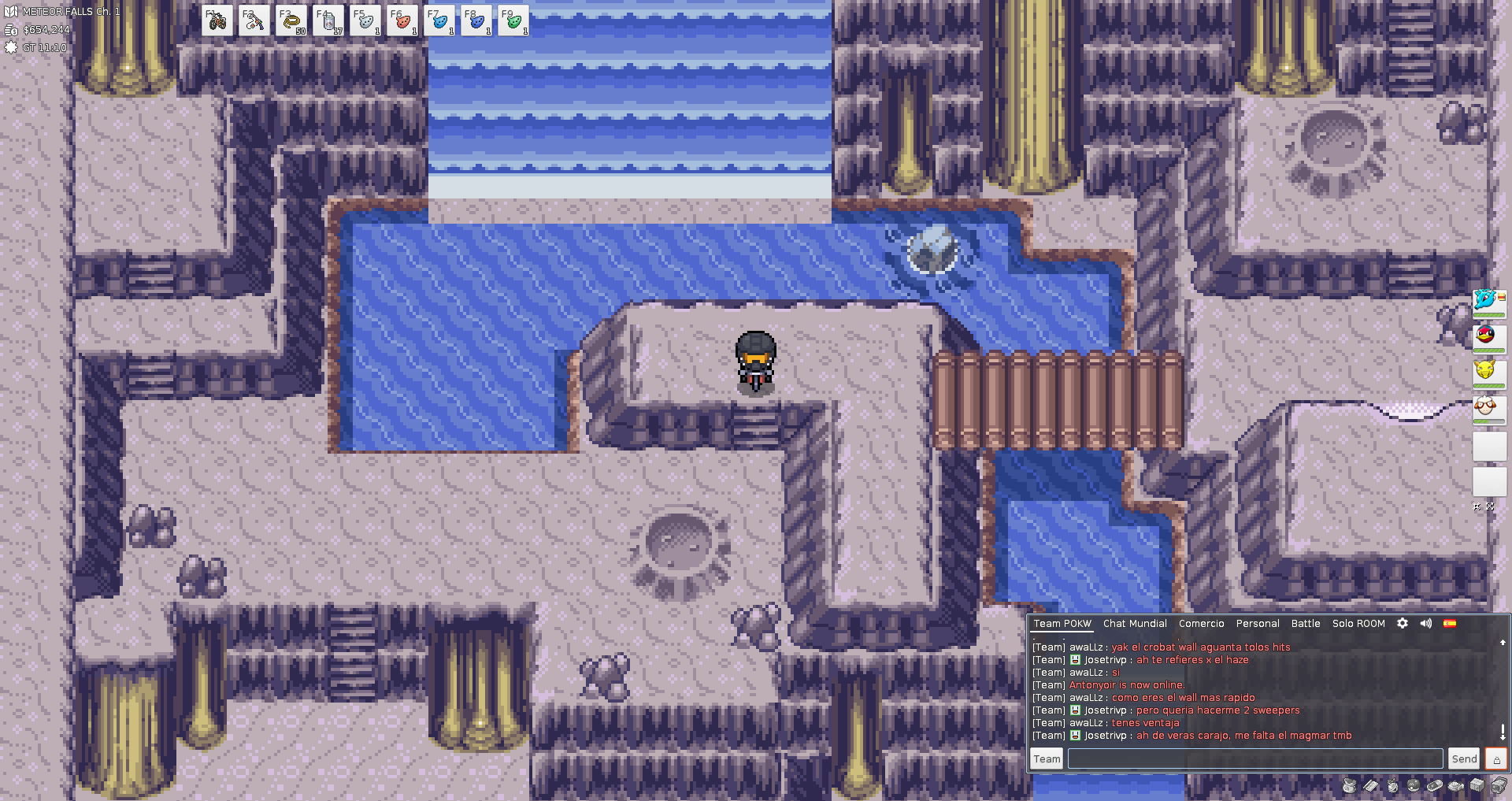Open the Comercio chat tab
This screenshot has width=1512, height=801.
[1201, 624]
